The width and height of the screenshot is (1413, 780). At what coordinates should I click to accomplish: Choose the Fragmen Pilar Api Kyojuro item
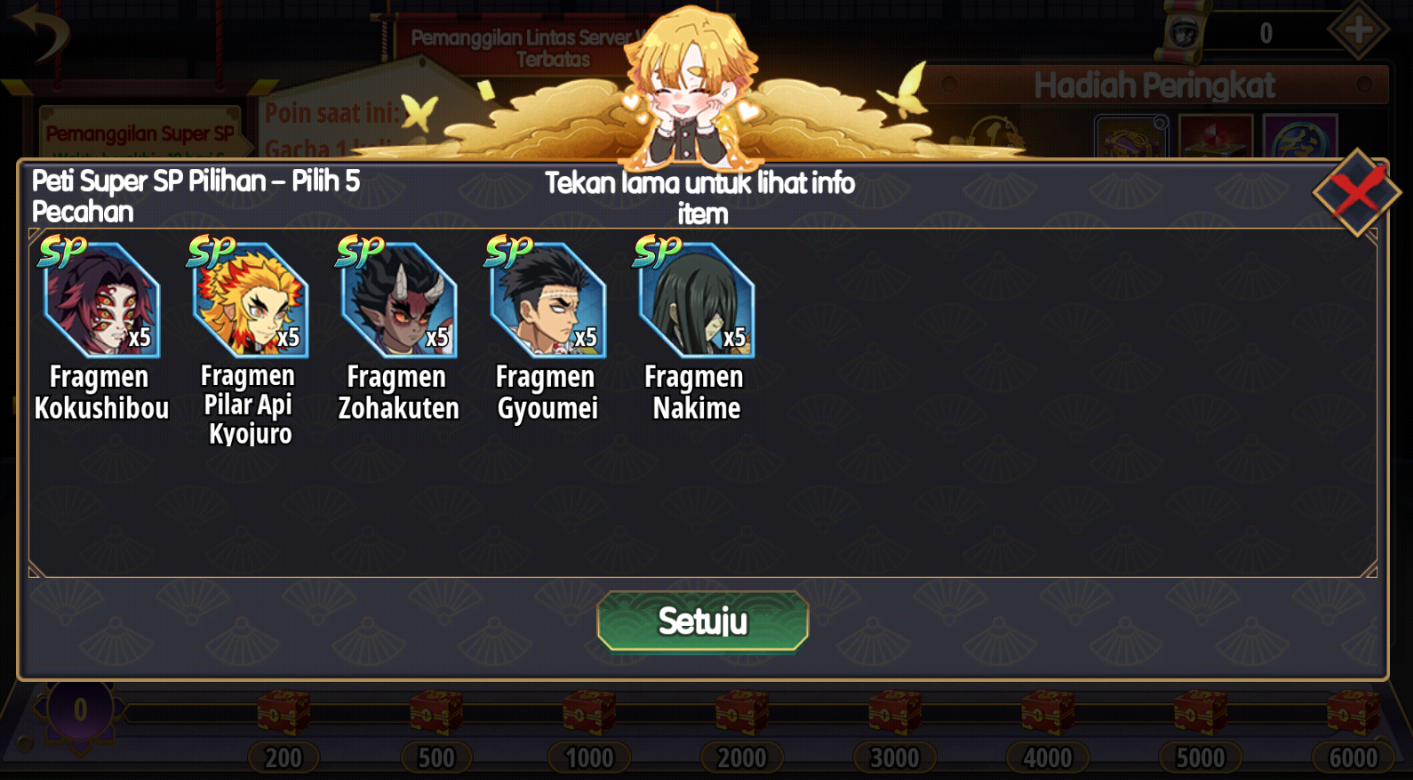250,300
